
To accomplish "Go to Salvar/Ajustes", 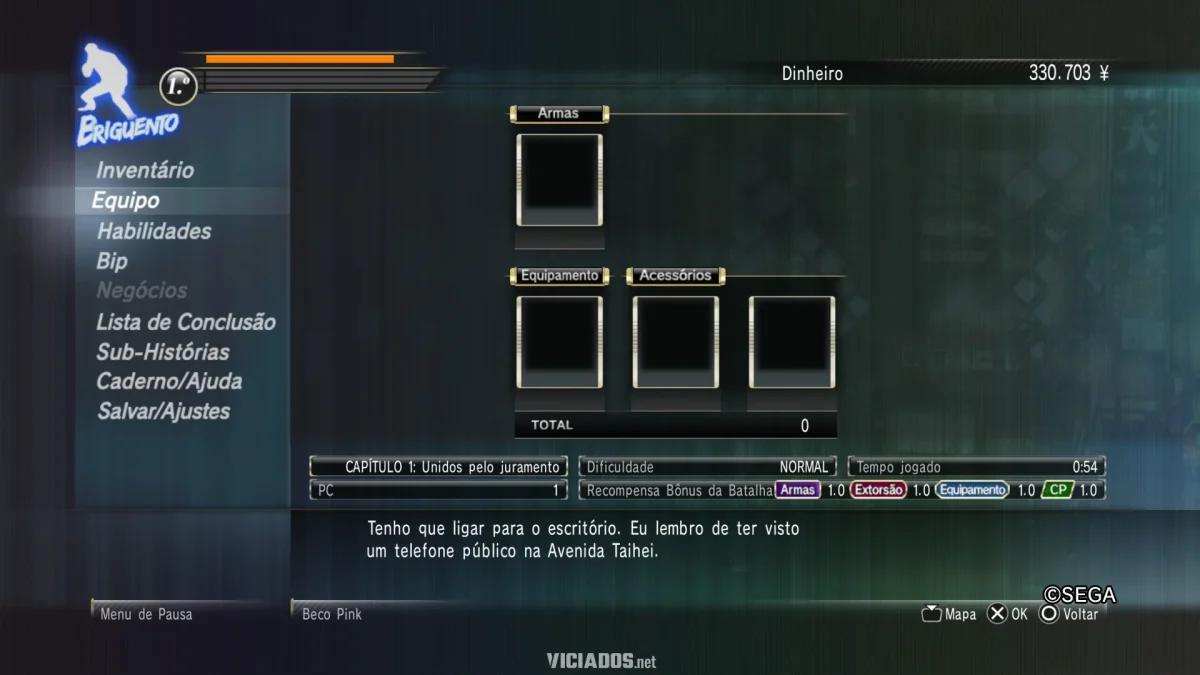I will 163,411.
